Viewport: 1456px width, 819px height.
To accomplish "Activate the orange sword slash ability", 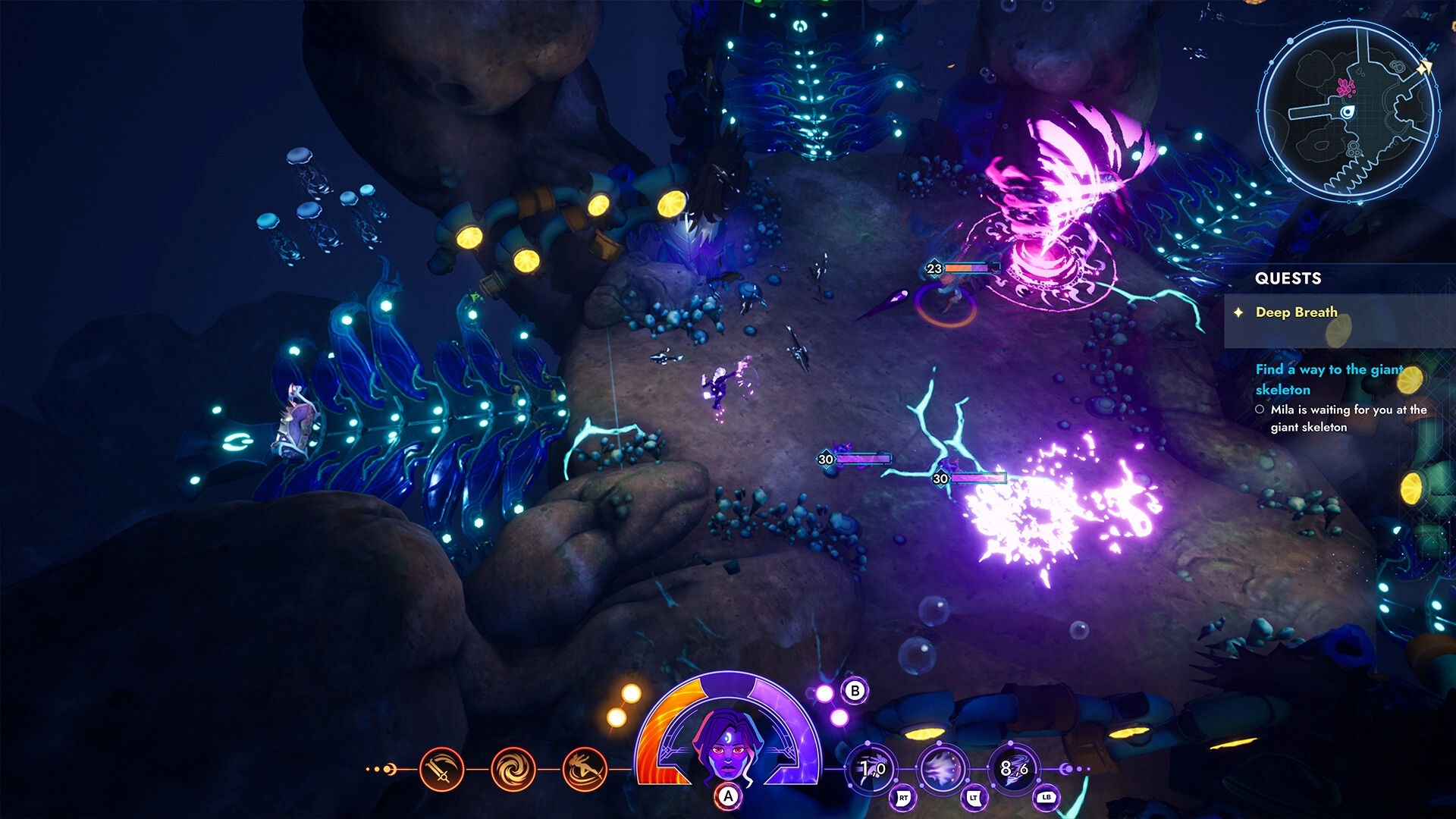I will [x=441, y=770].
